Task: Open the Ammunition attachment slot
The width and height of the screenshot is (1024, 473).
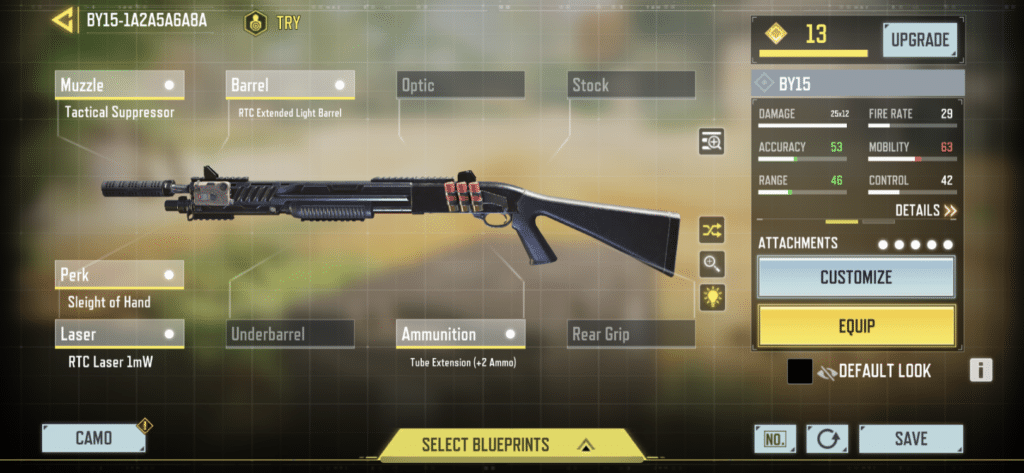Action: pyautogui.click(x=460, y=334)
